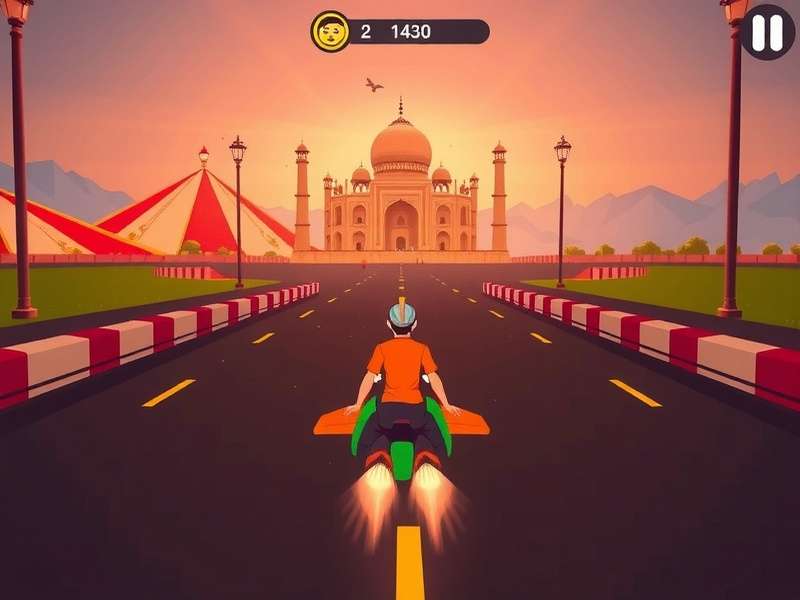
Task: Tap the gold coin face icon
Action: coord(330,32)
